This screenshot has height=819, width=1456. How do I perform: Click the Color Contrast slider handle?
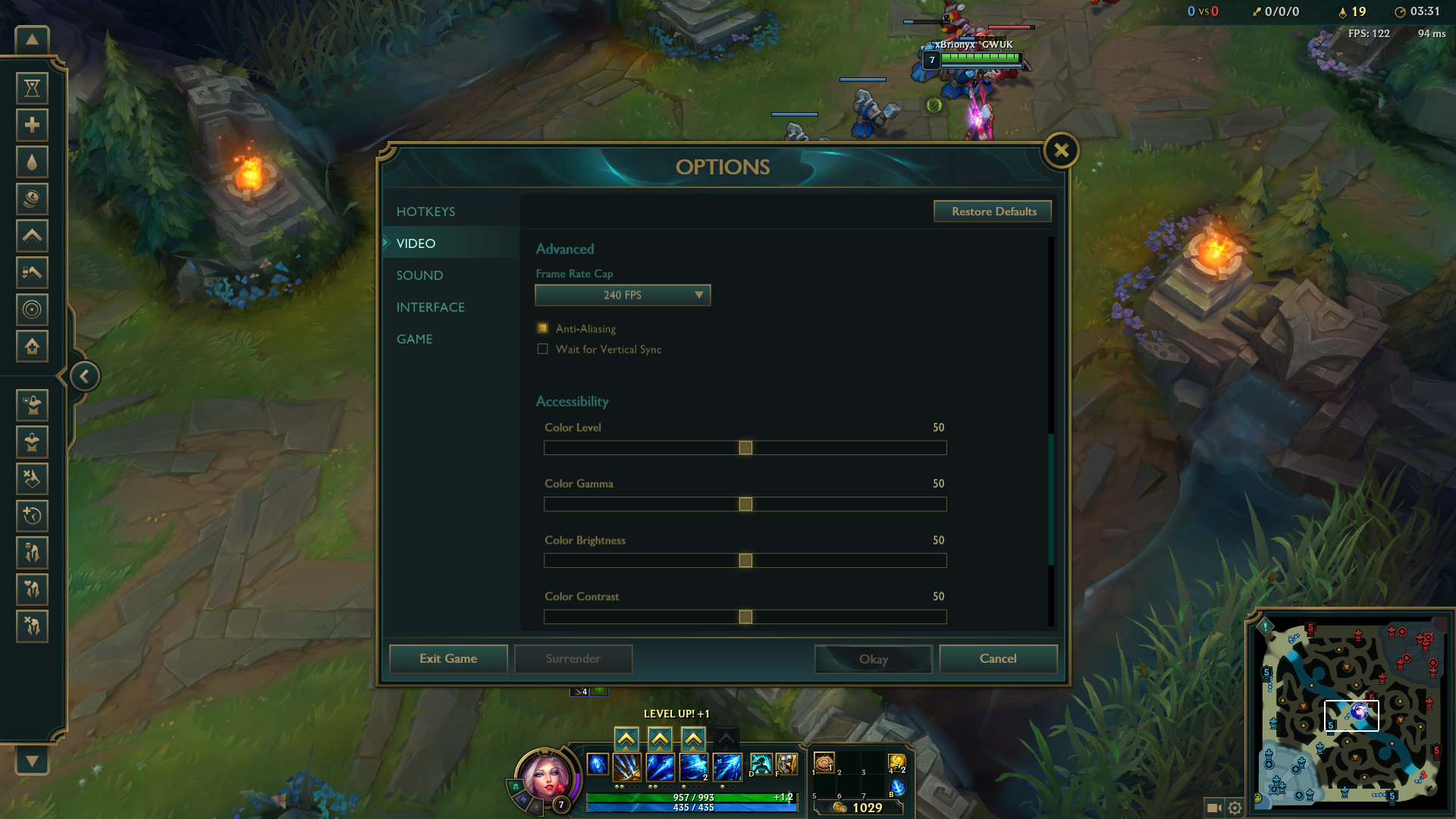(x=745, y=617)
